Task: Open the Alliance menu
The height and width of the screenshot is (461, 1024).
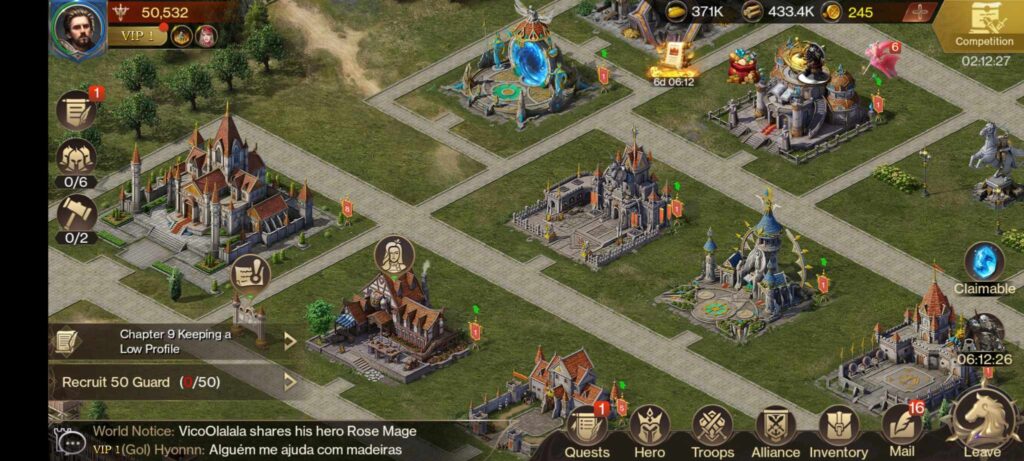Action: pos(775,432)
